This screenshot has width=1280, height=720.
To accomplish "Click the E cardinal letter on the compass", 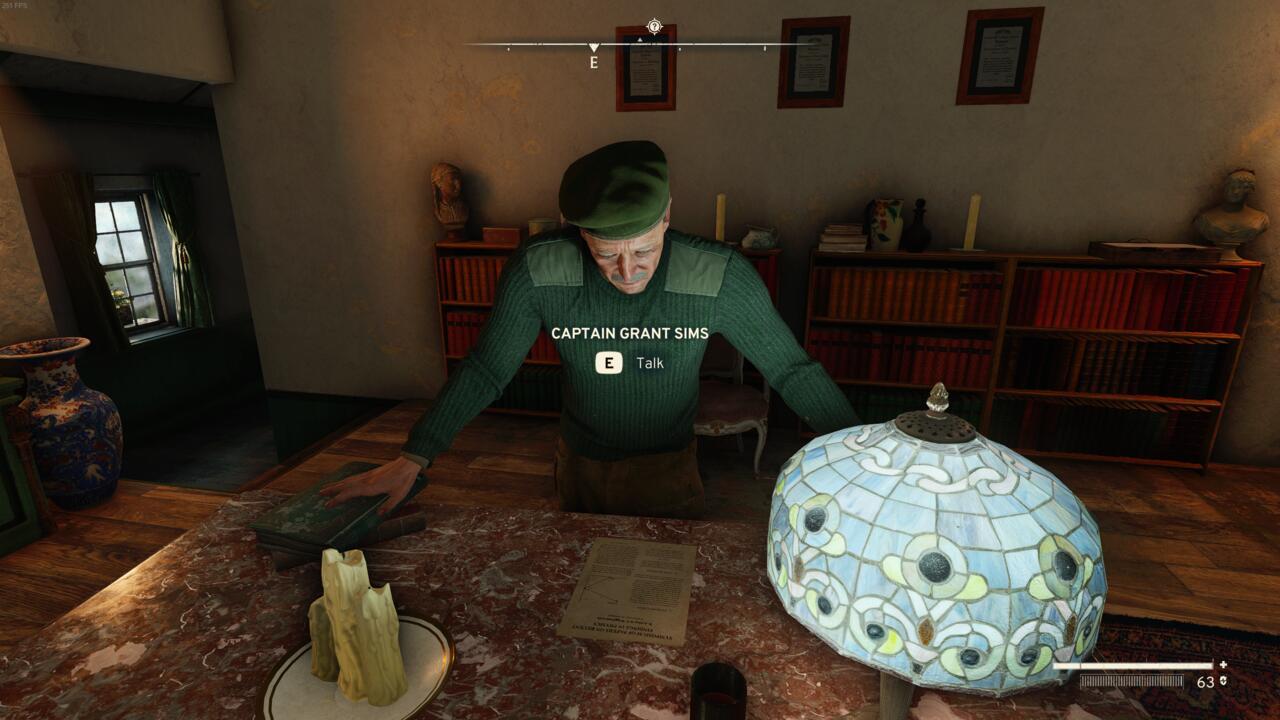I will [x=592, y=63].
